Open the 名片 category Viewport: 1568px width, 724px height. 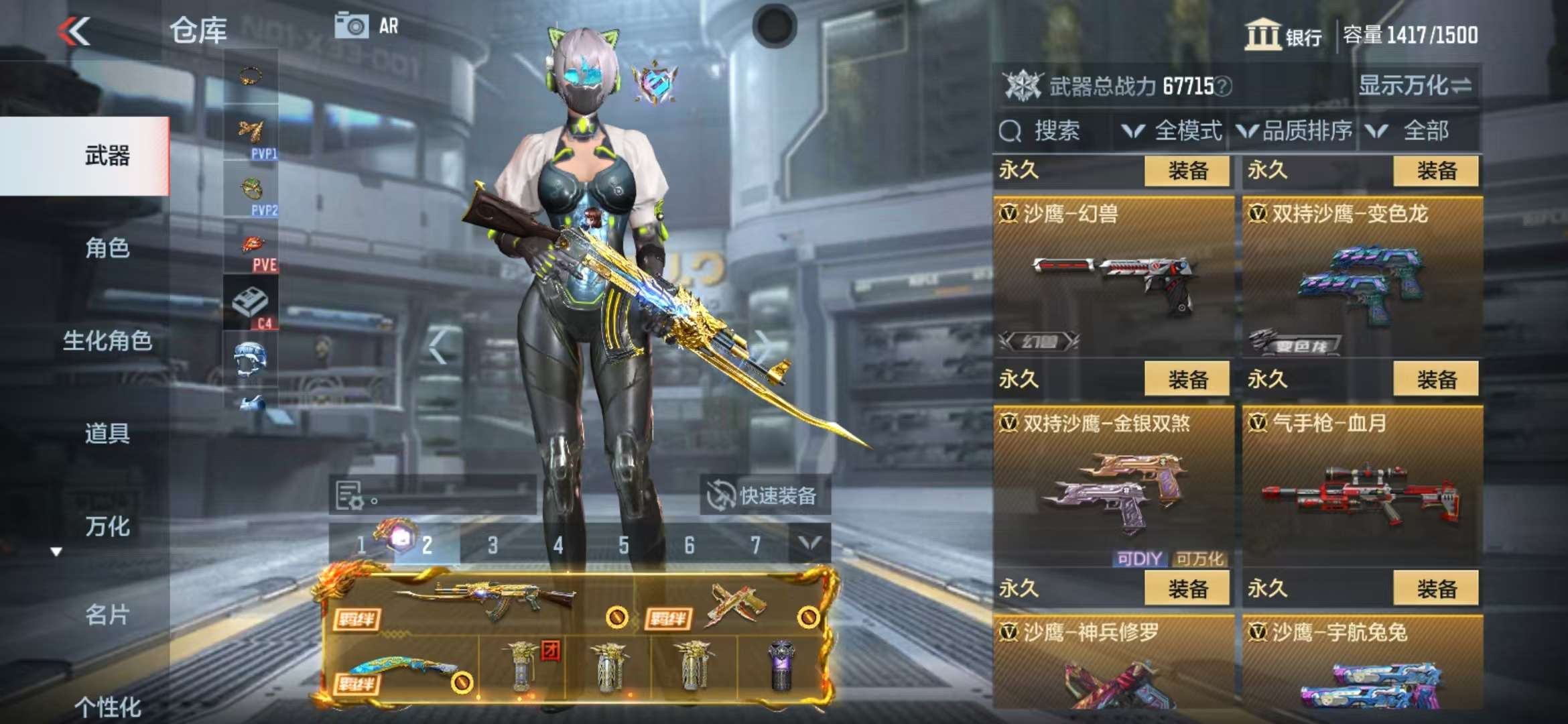(107, 615)
